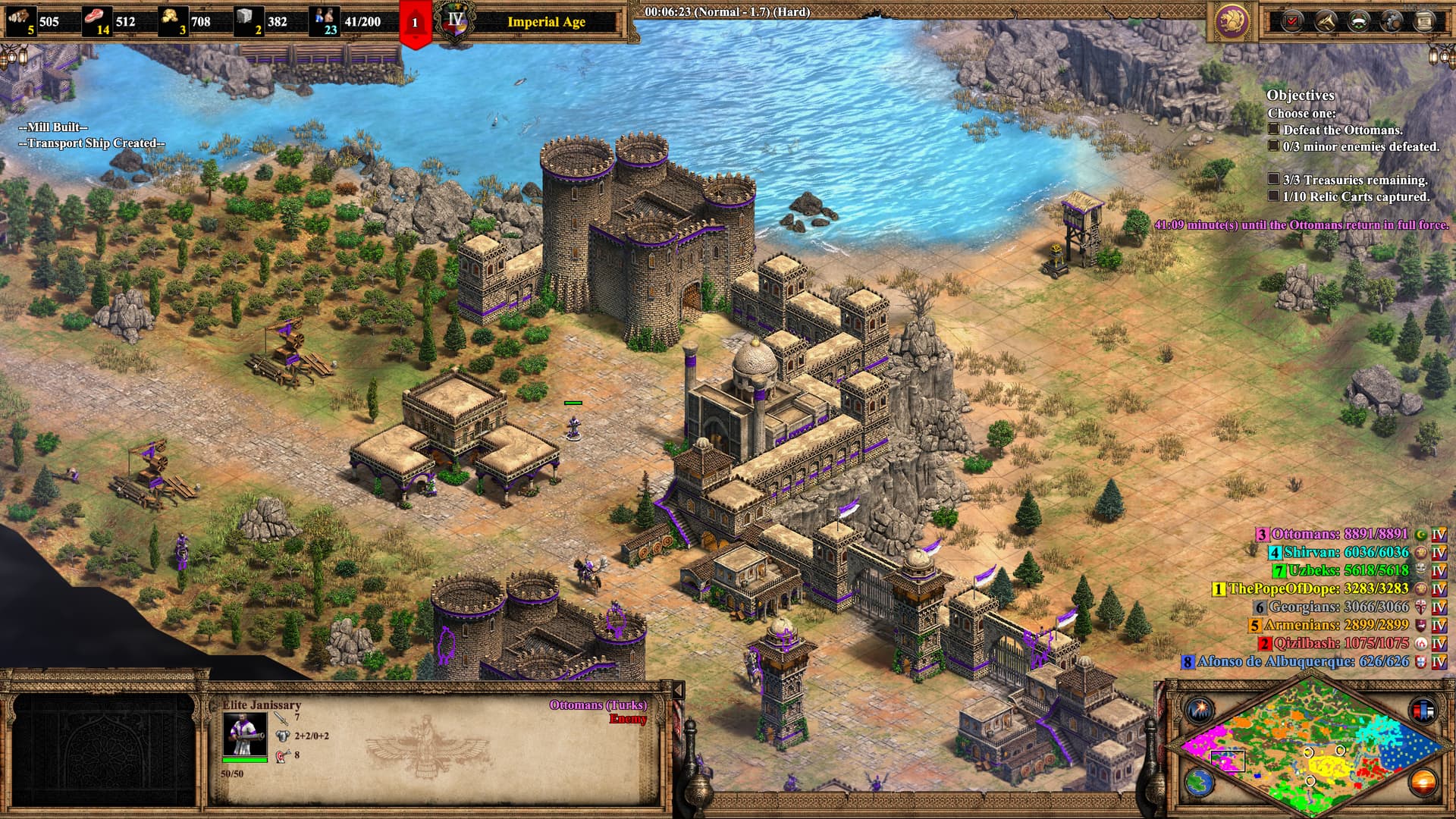1456x819 pixels.
Task: Switch minimap to globe terrain view
Action: pyautogui.click(x=1199, y=783)
